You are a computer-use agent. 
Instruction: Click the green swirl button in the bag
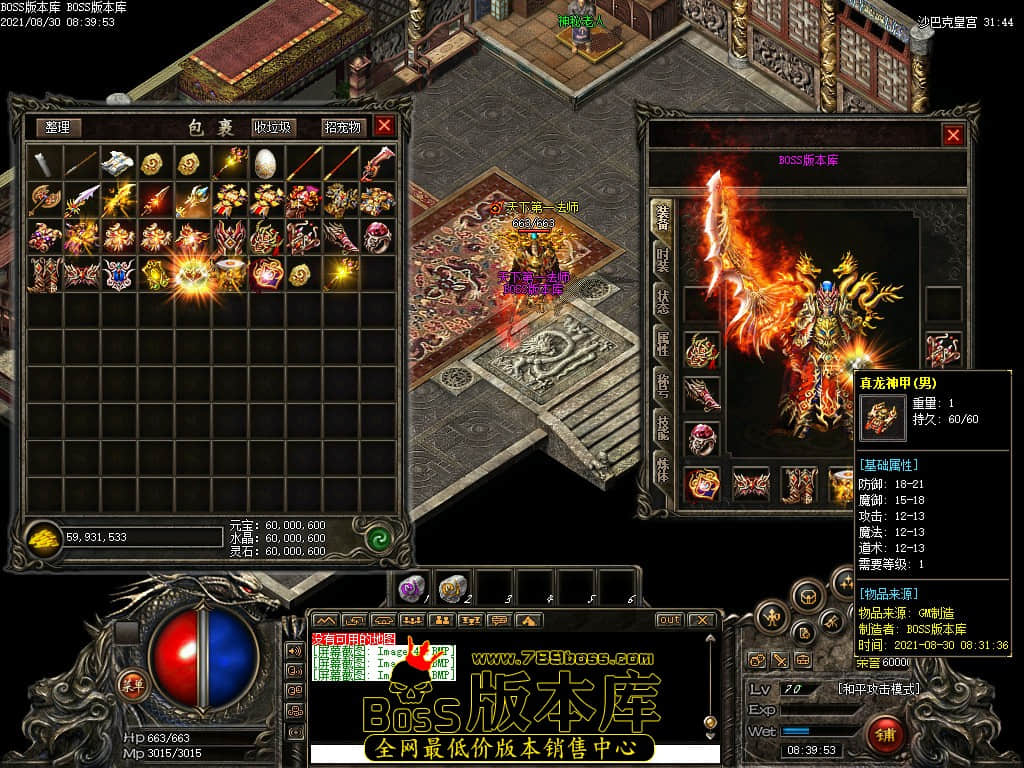click(x=378, y=538)
